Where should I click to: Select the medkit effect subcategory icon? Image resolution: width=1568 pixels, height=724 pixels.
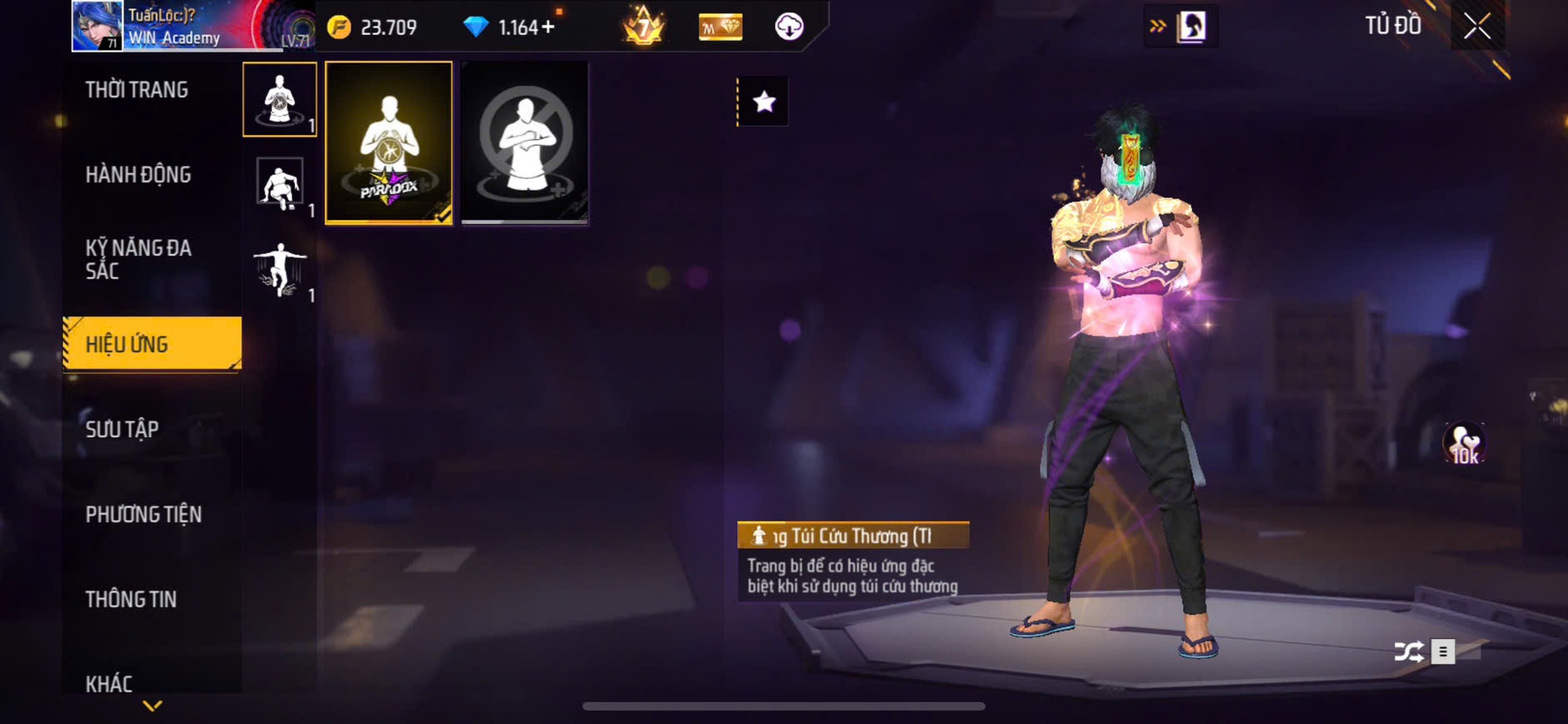click(280, 100)
